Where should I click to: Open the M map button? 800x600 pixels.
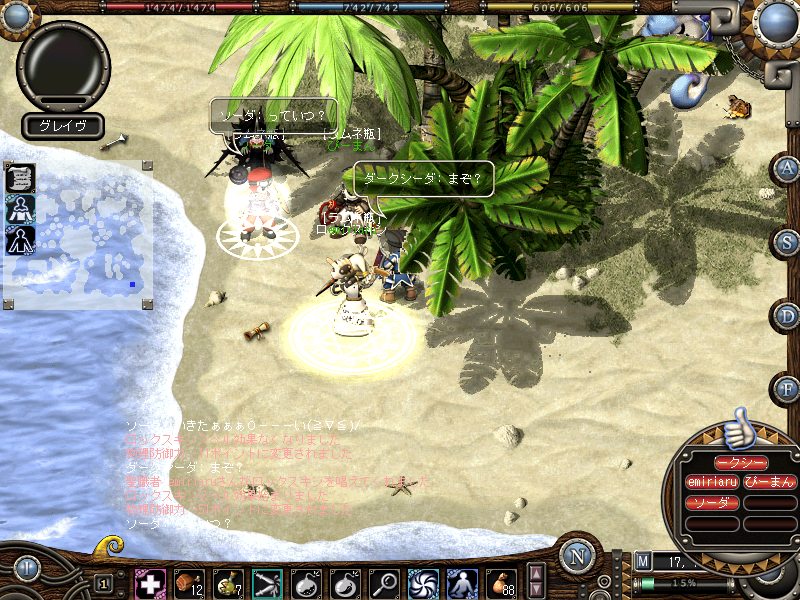click(642, 561)
